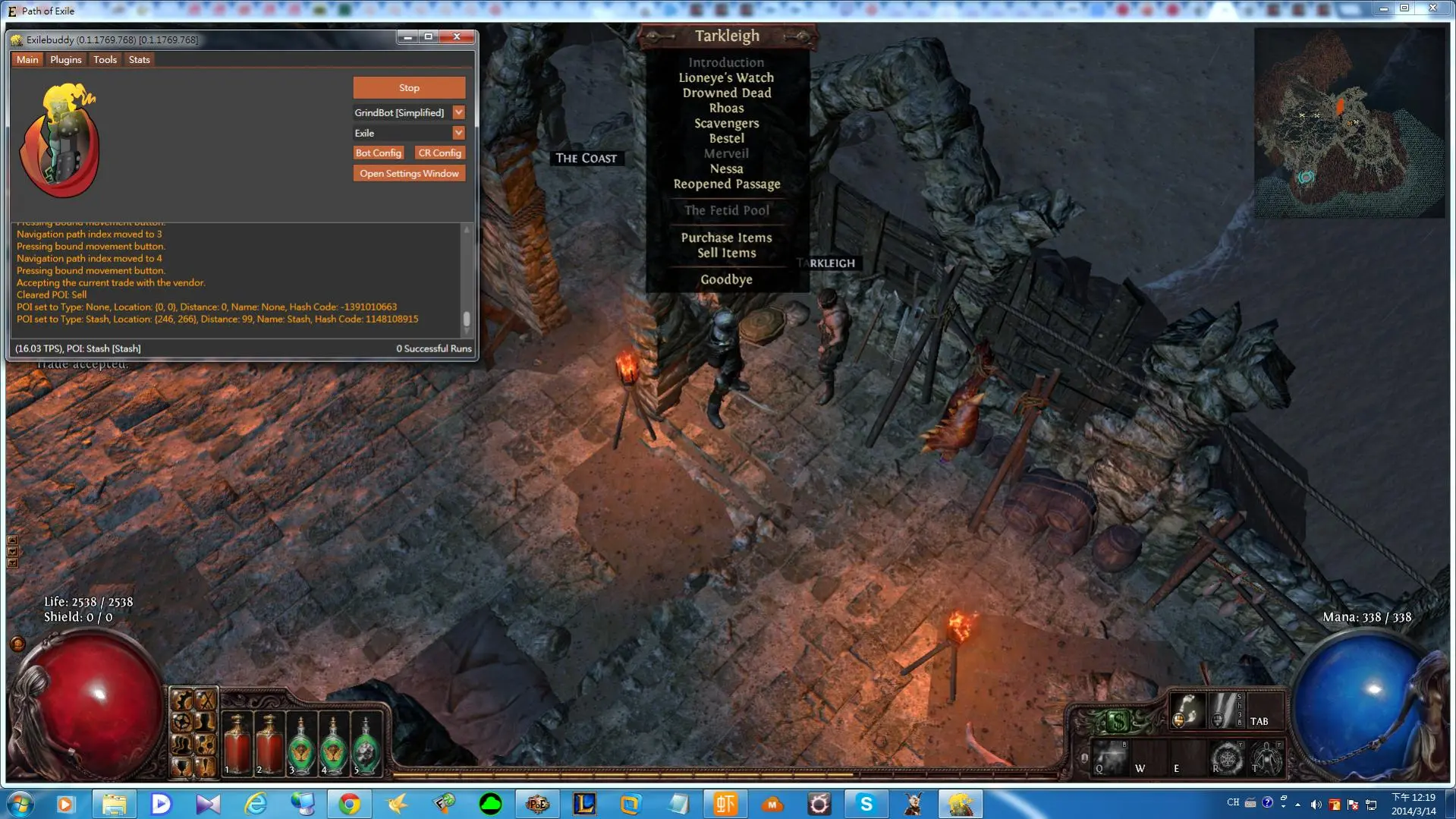Select the Sell Items dialogue option
Viewport: 1456px width, 819px height.
(x=726, y=254)
